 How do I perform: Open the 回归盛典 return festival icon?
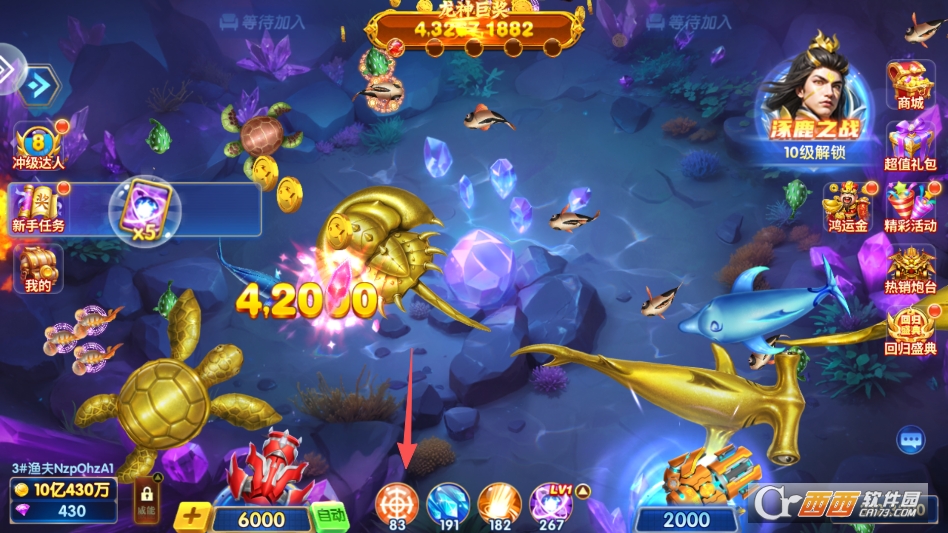[x=910, y=330]
